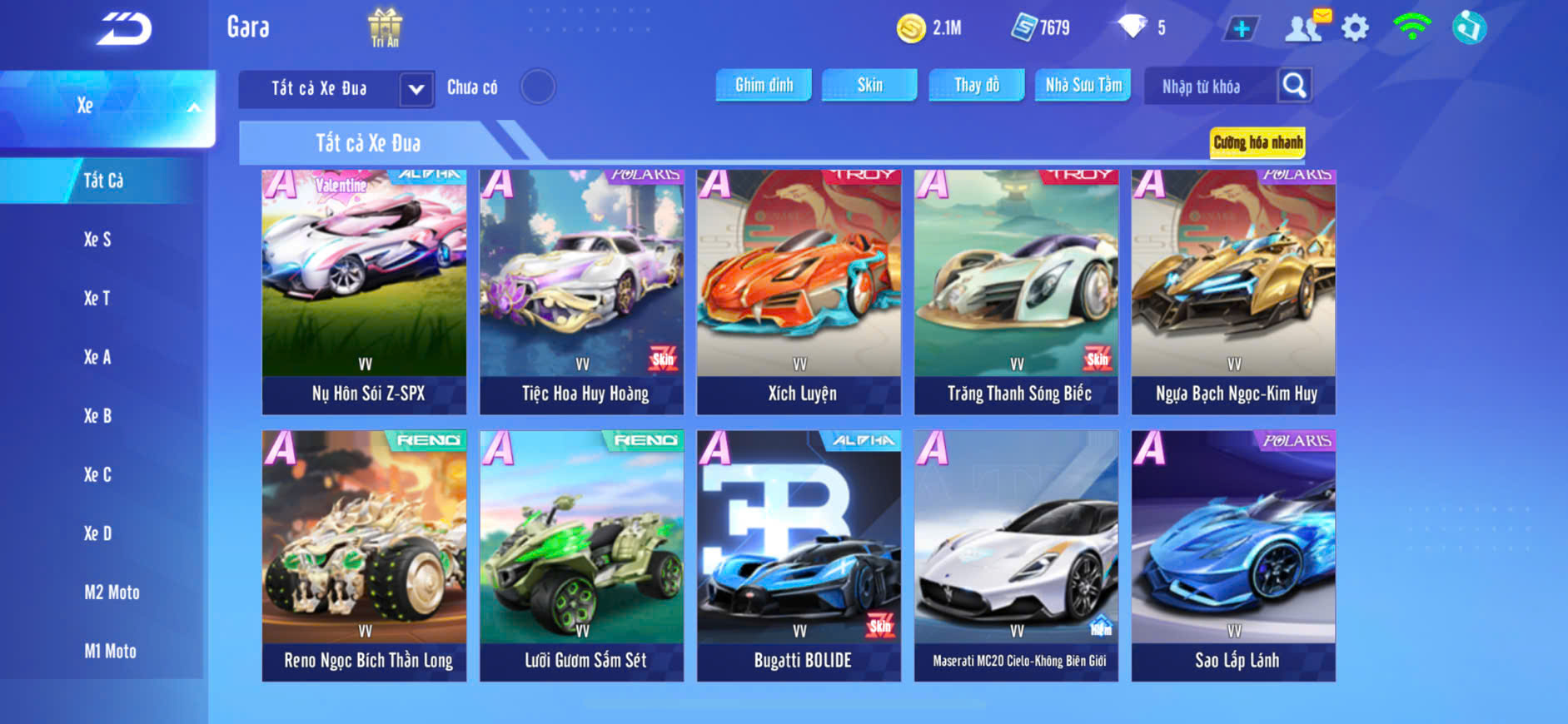This screenshot has width=1568, height=724.
Task: Open the Tri Ân gift box
Action: [x=385, y=27]
